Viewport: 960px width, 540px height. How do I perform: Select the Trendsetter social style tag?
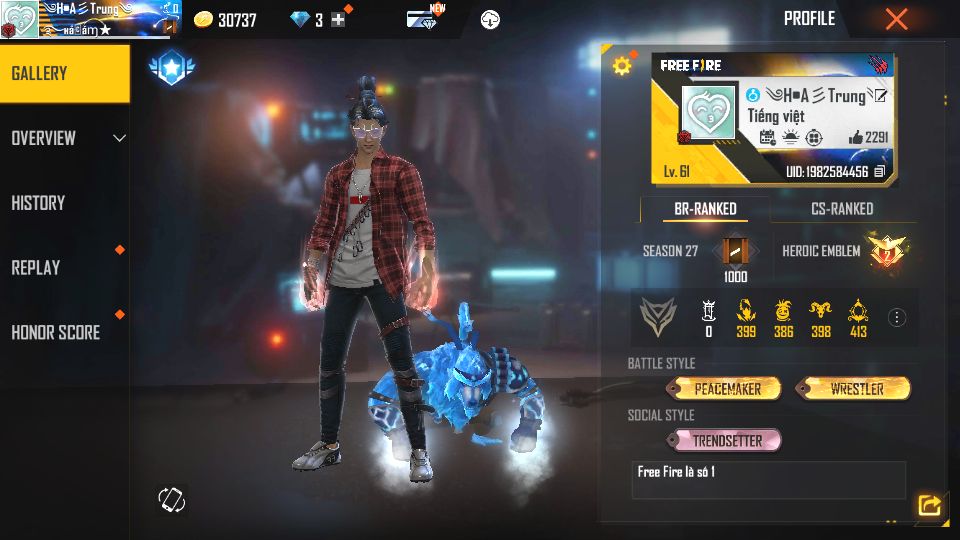pyautogui.click(x=727, y=440)
